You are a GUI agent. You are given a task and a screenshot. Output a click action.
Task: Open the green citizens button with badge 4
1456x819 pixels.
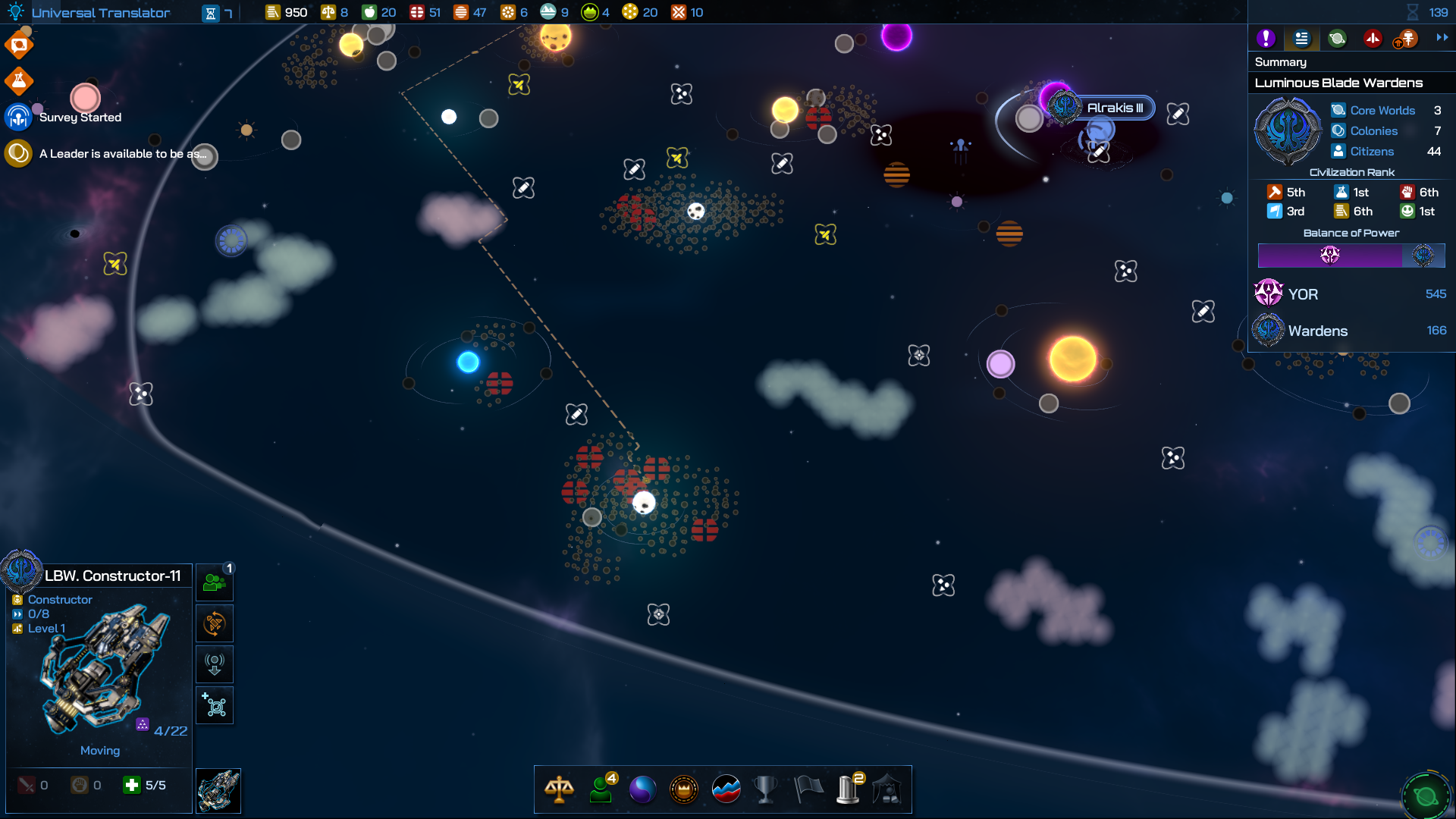[601, 789]
